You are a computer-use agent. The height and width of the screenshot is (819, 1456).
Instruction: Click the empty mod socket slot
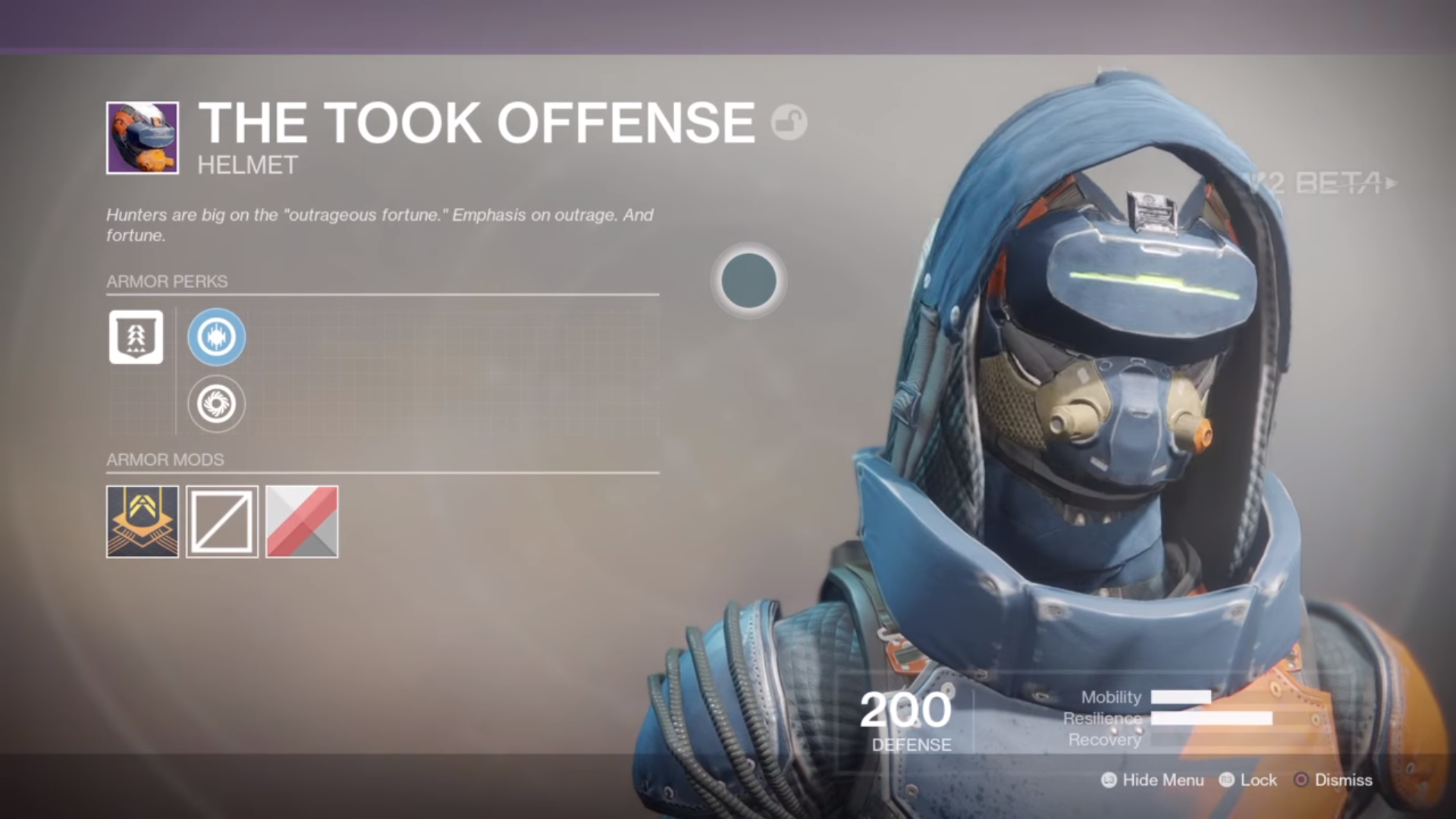tap(221, 522)
